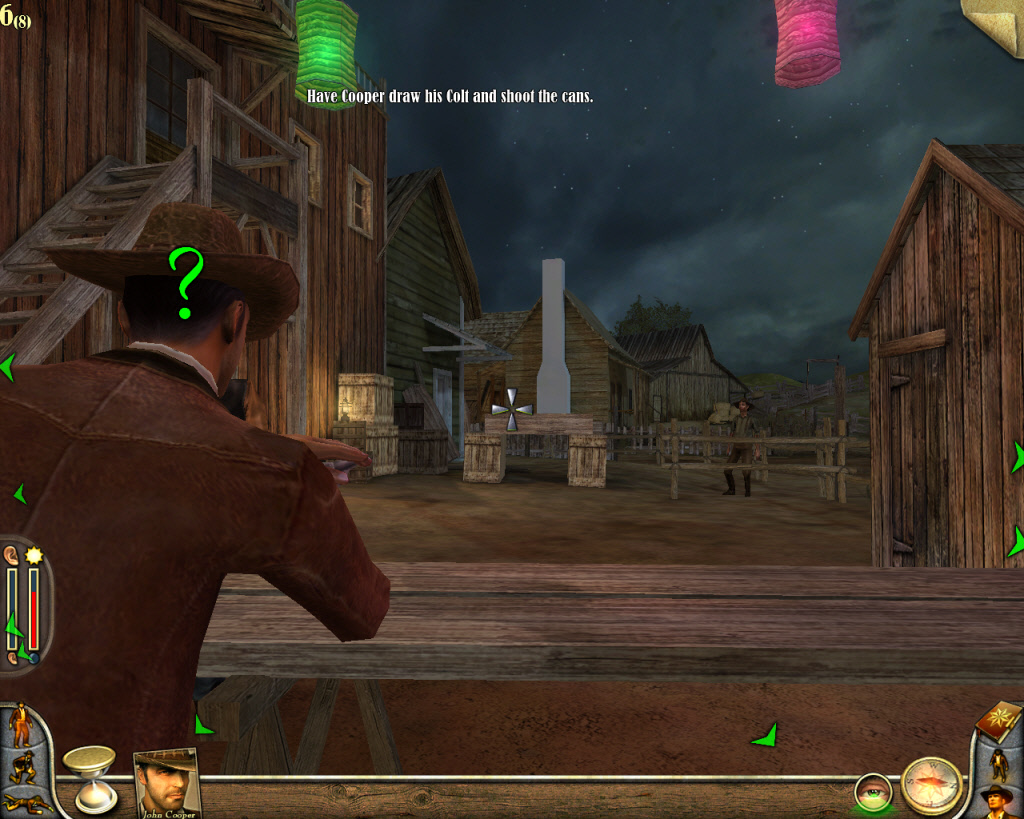The width and height of the screenshot is (1024, 819).
Task: Open the curled parchment page corner
Action: [994, 26]
